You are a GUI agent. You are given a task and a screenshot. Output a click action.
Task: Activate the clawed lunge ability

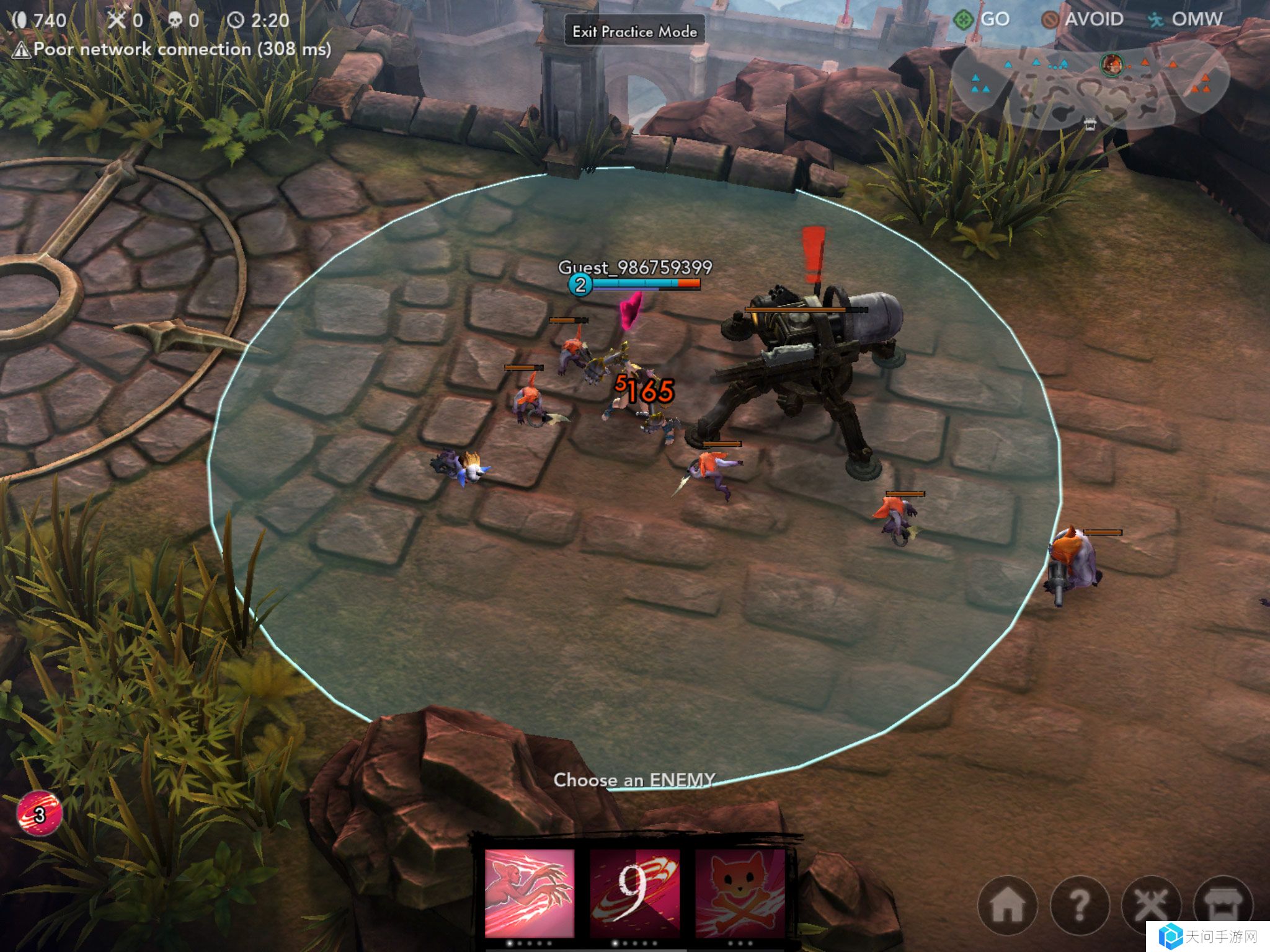(529, 892)
